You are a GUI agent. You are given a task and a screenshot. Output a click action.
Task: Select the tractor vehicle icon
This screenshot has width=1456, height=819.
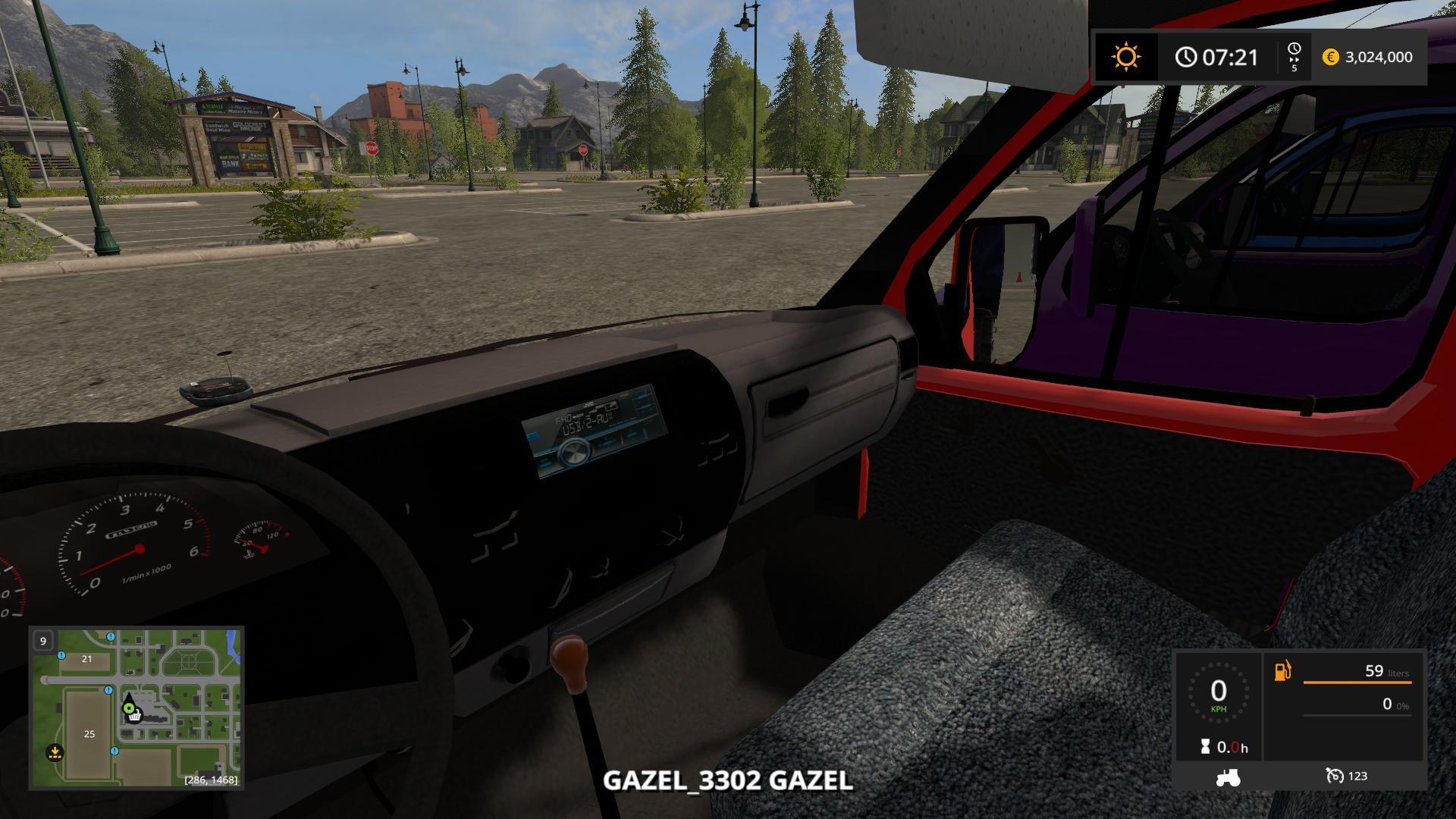coord(1227,777)
